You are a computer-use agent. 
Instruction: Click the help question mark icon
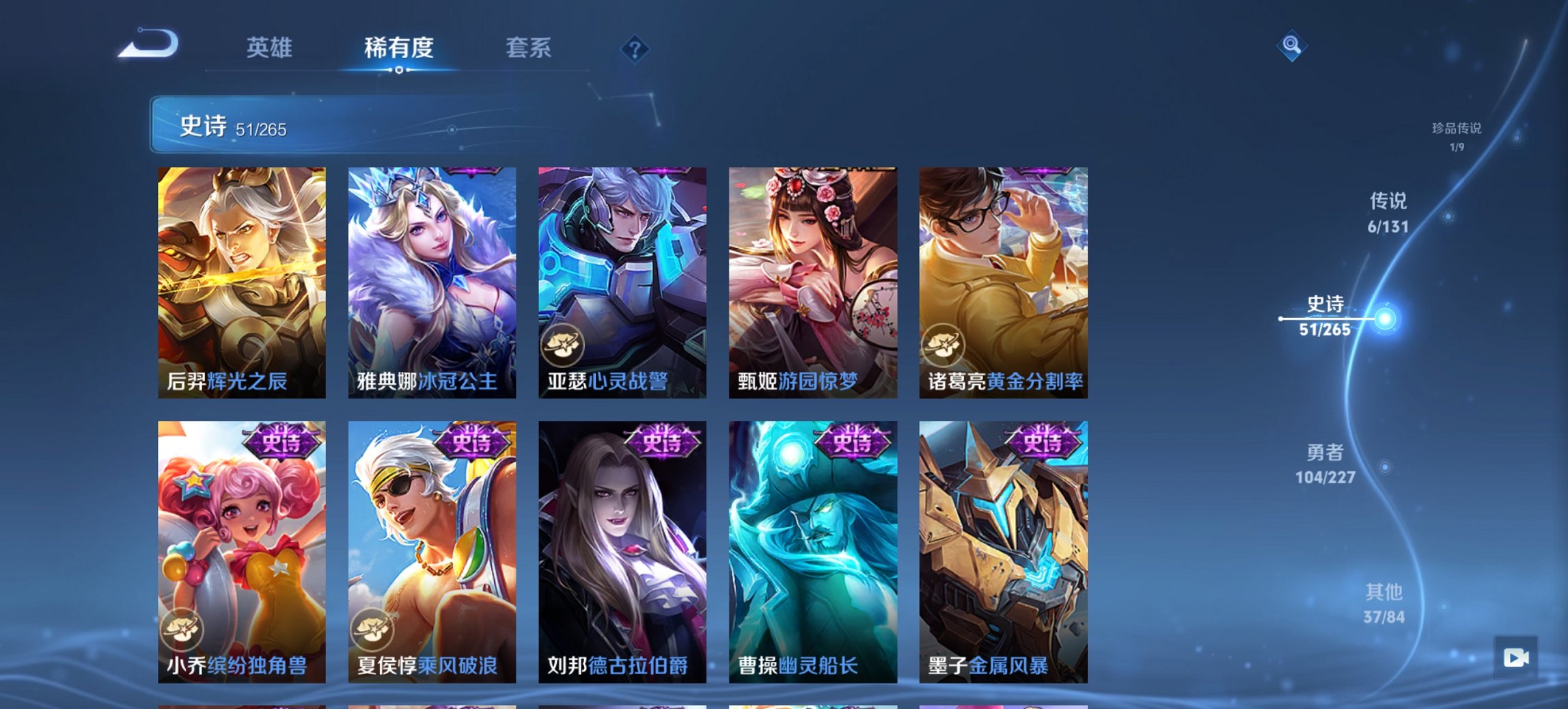(x=635, y=49)
